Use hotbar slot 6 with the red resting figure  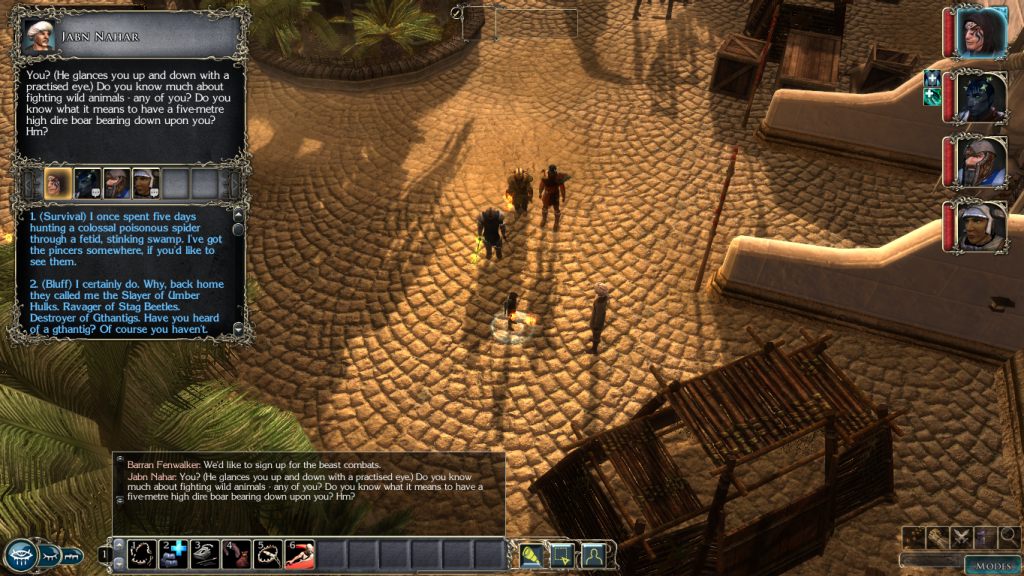click(299, 553)
